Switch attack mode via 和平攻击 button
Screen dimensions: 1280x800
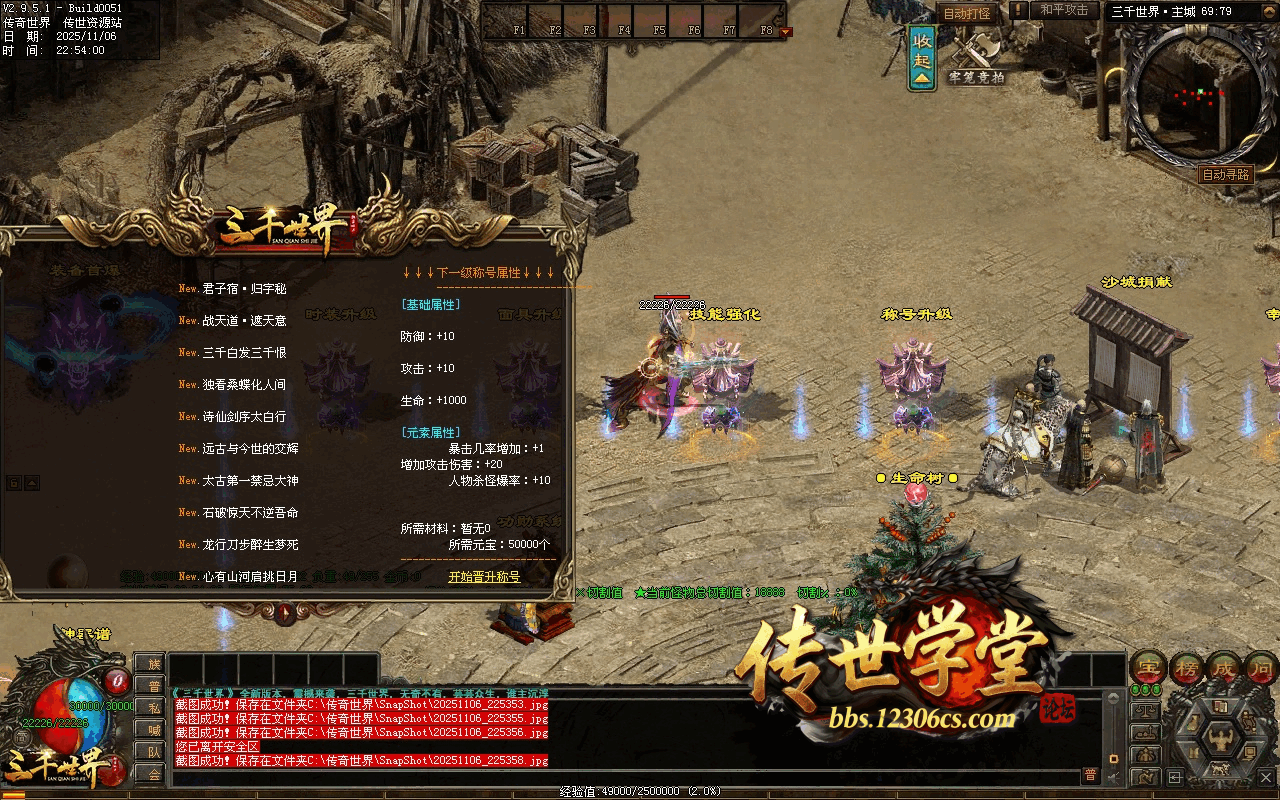(1063, 10)
